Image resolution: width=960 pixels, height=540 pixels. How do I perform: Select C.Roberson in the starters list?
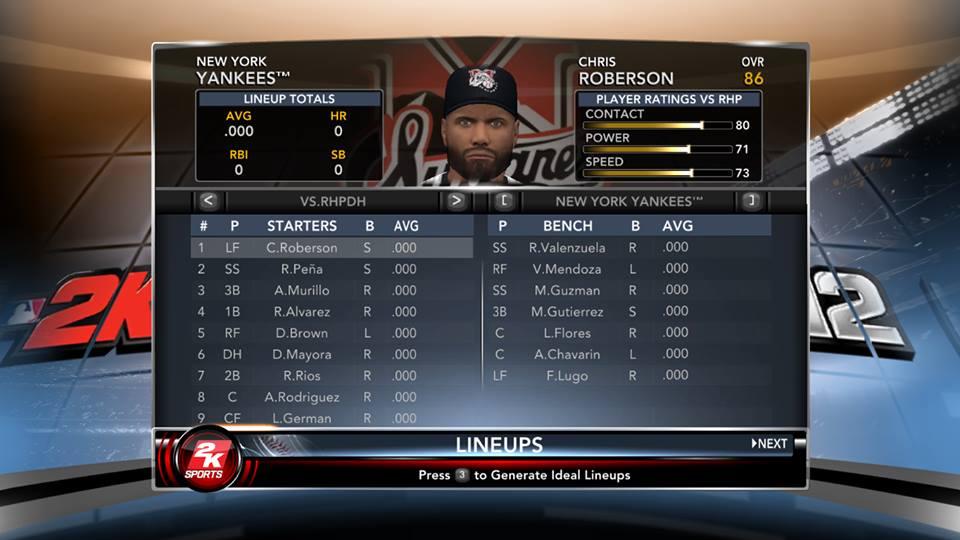pyautogui.click(x=302, y=248)
